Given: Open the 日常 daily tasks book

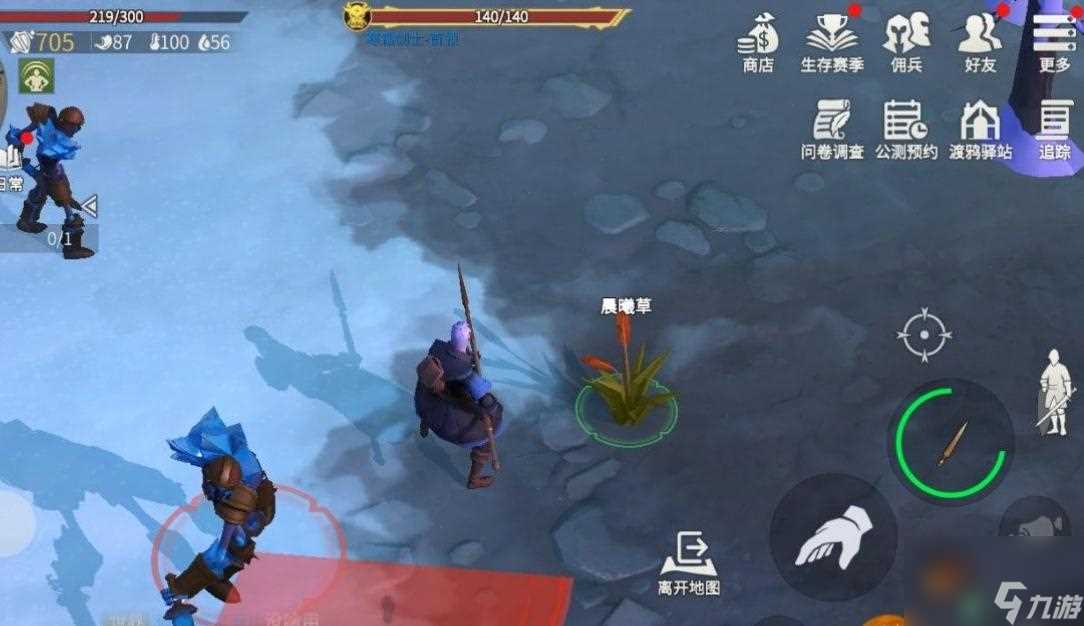Looking at the screenshot, I should click(10, 165).
